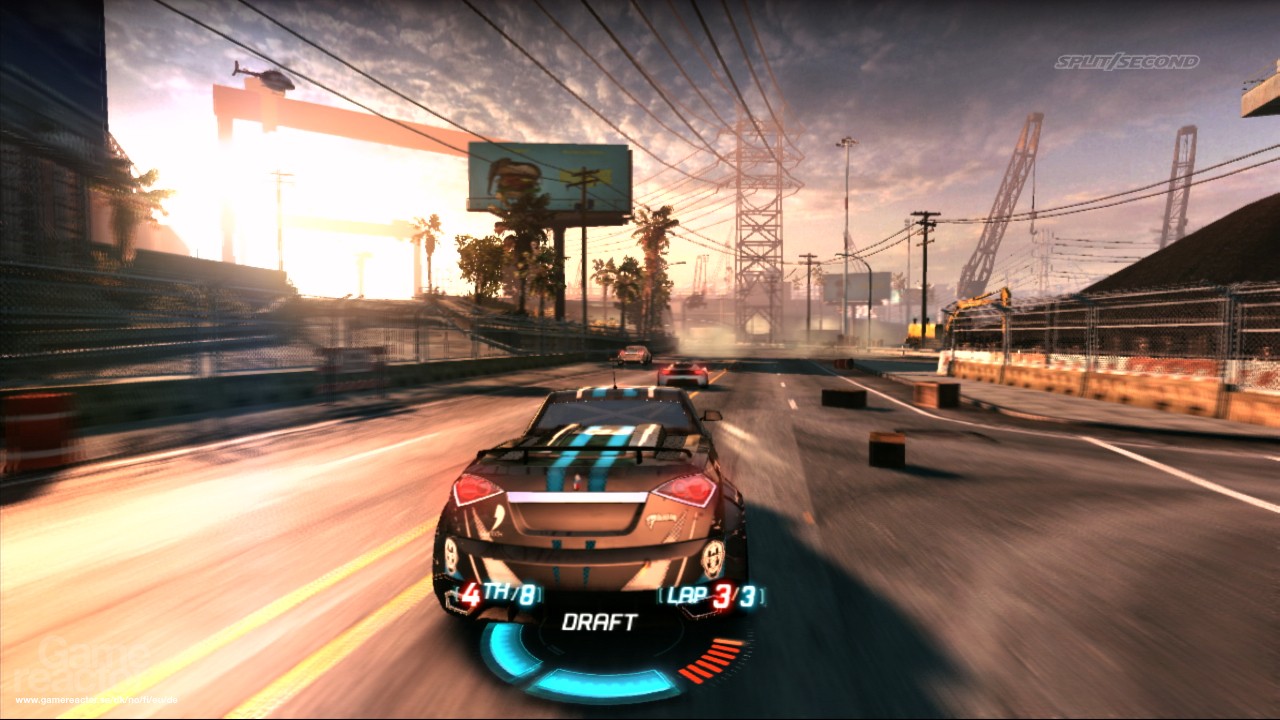Click the billboard sign above the track
The height and width of the screenshot is (720, 1280).
point(543,174)
